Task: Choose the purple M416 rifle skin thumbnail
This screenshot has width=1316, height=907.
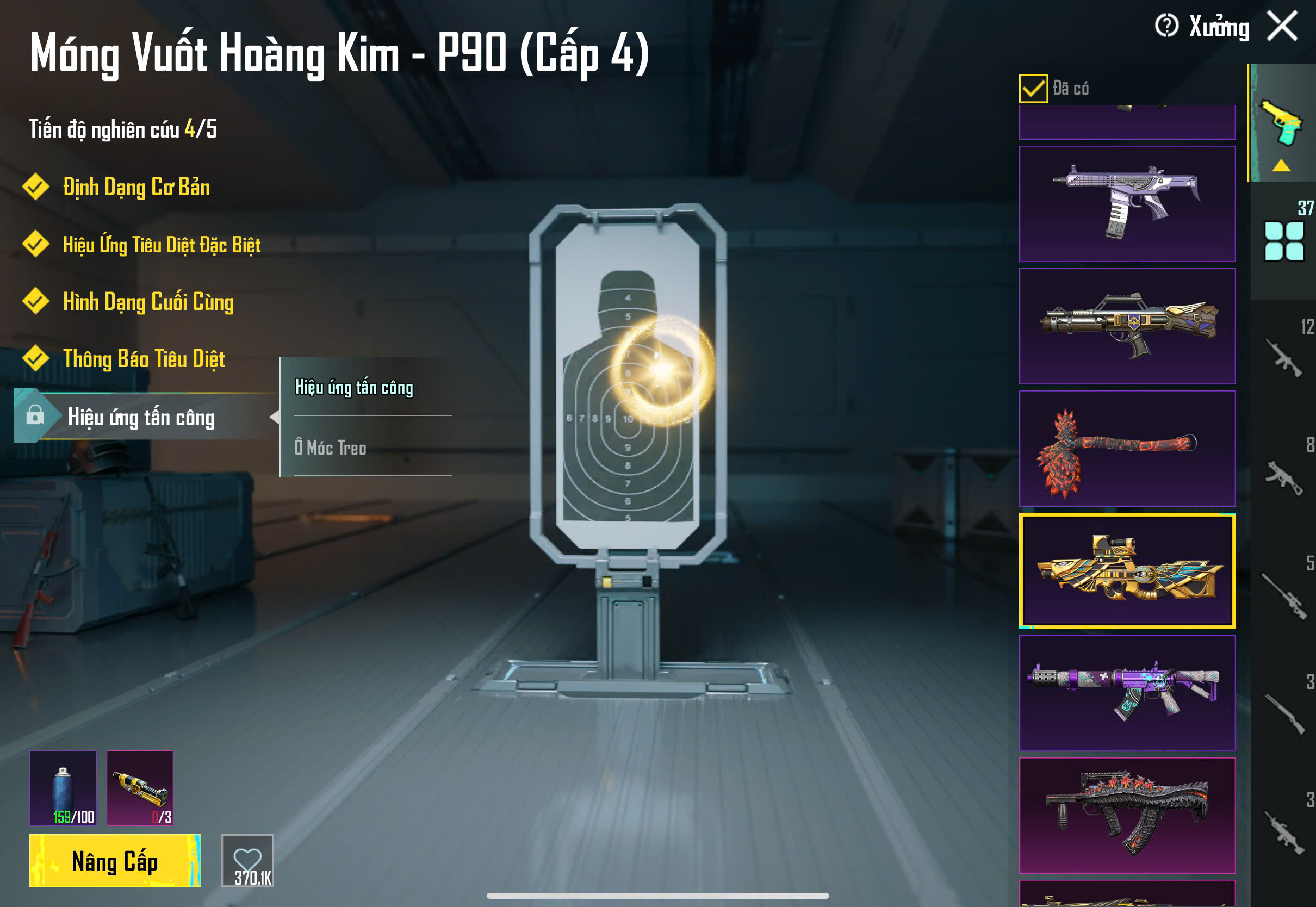Action: point(1127,693)
